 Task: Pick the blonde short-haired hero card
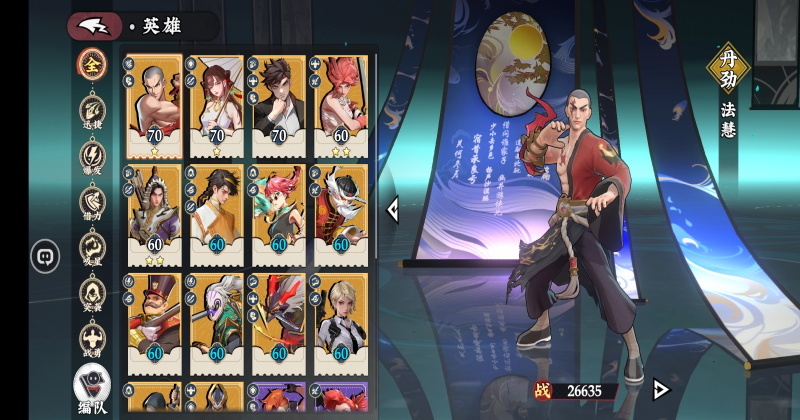click(x=341, y=324)
